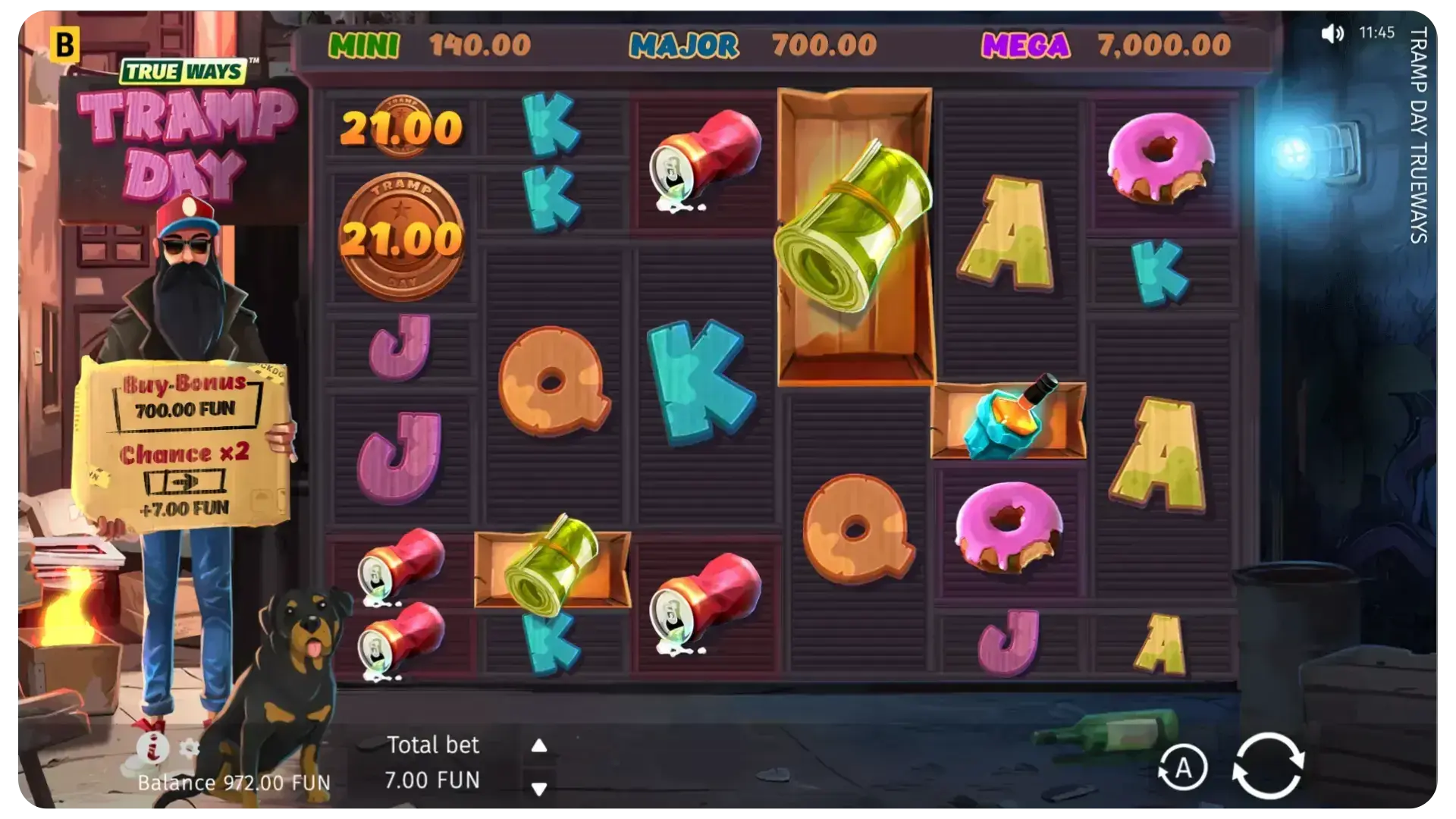The image size is (1456, 819).
Task: Click the yellow B provider logo
Action: [65, 45]
